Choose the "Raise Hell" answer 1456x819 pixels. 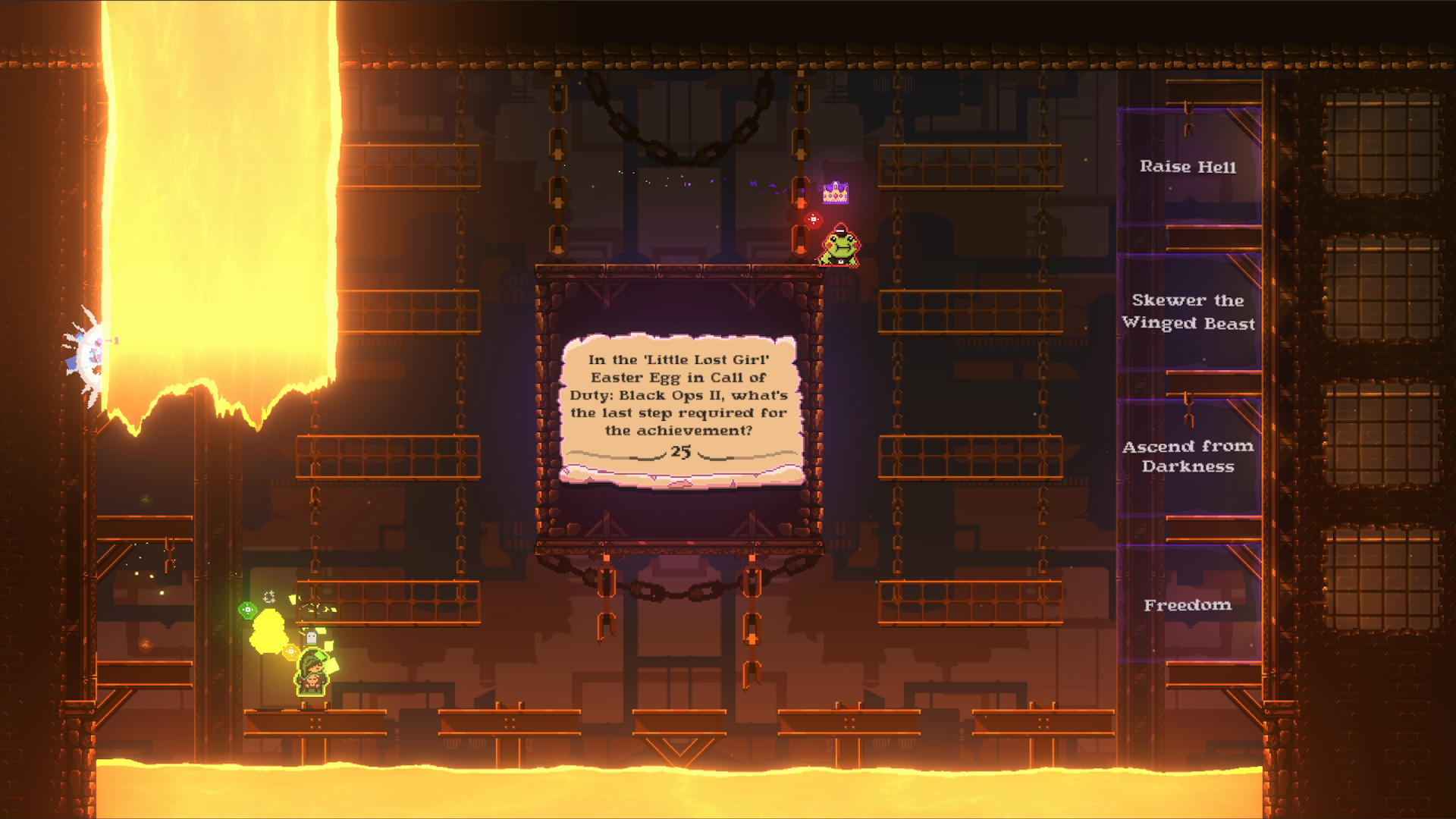click(1188, 167)
